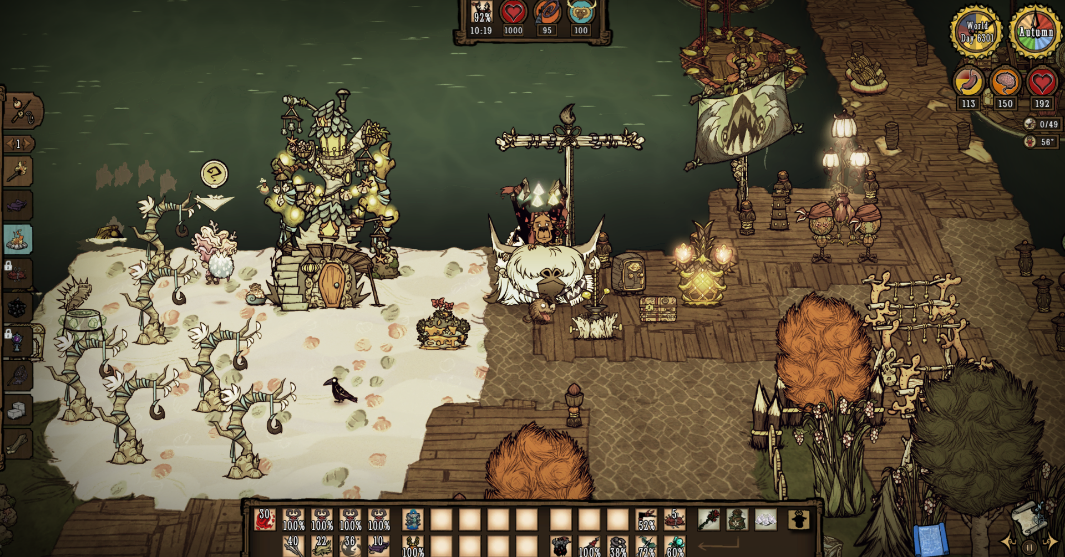Select the white cut stone recipe

(18, 409)
